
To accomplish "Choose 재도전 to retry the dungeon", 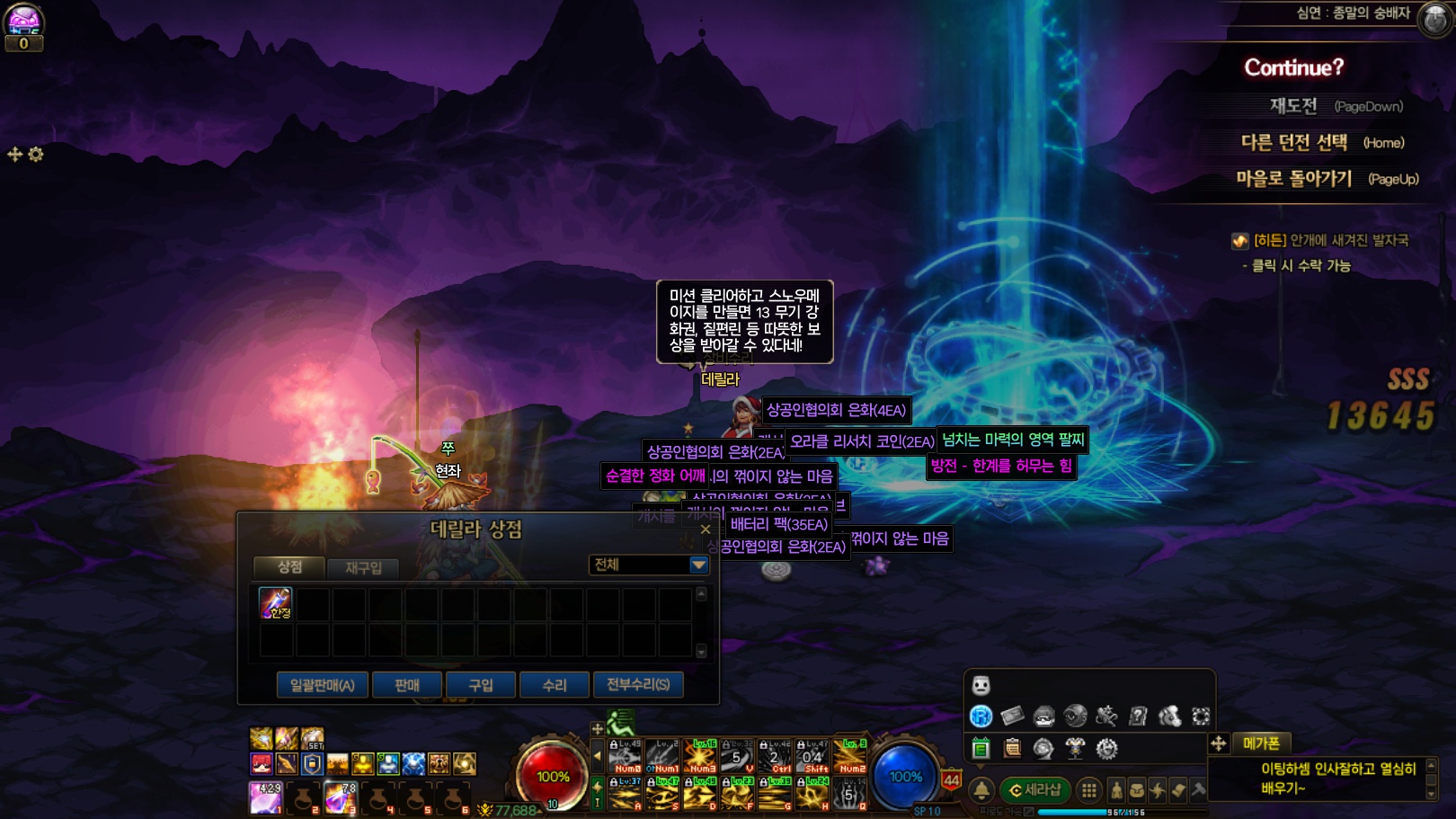I will (1293, 106).
